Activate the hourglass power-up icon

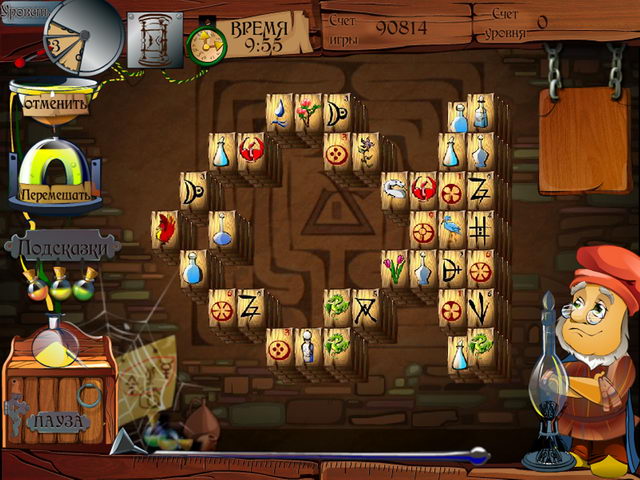click(155, 39)
